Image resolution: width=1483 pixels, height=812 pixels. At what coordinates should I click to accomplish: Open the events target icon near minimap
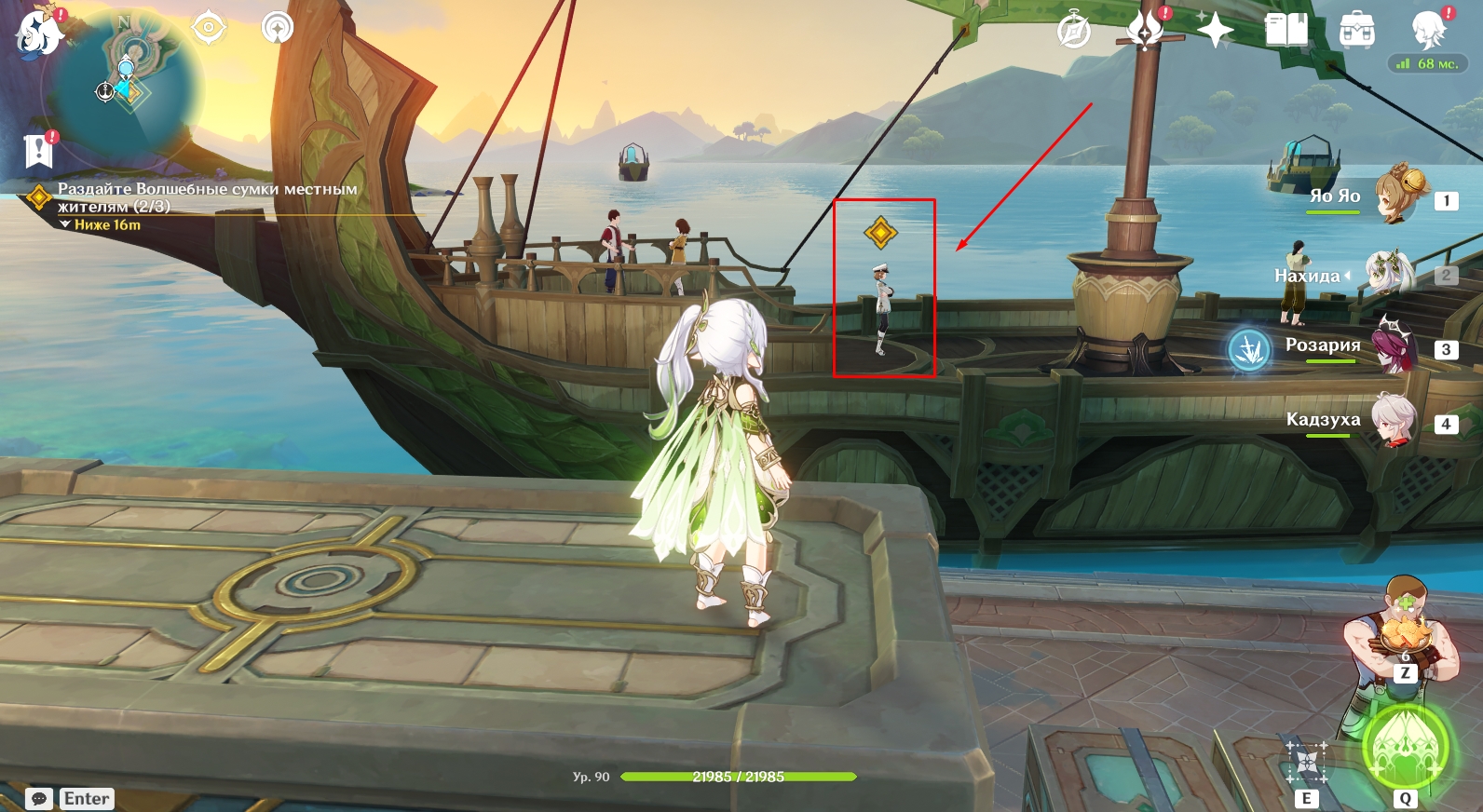(x=208, y=28)
